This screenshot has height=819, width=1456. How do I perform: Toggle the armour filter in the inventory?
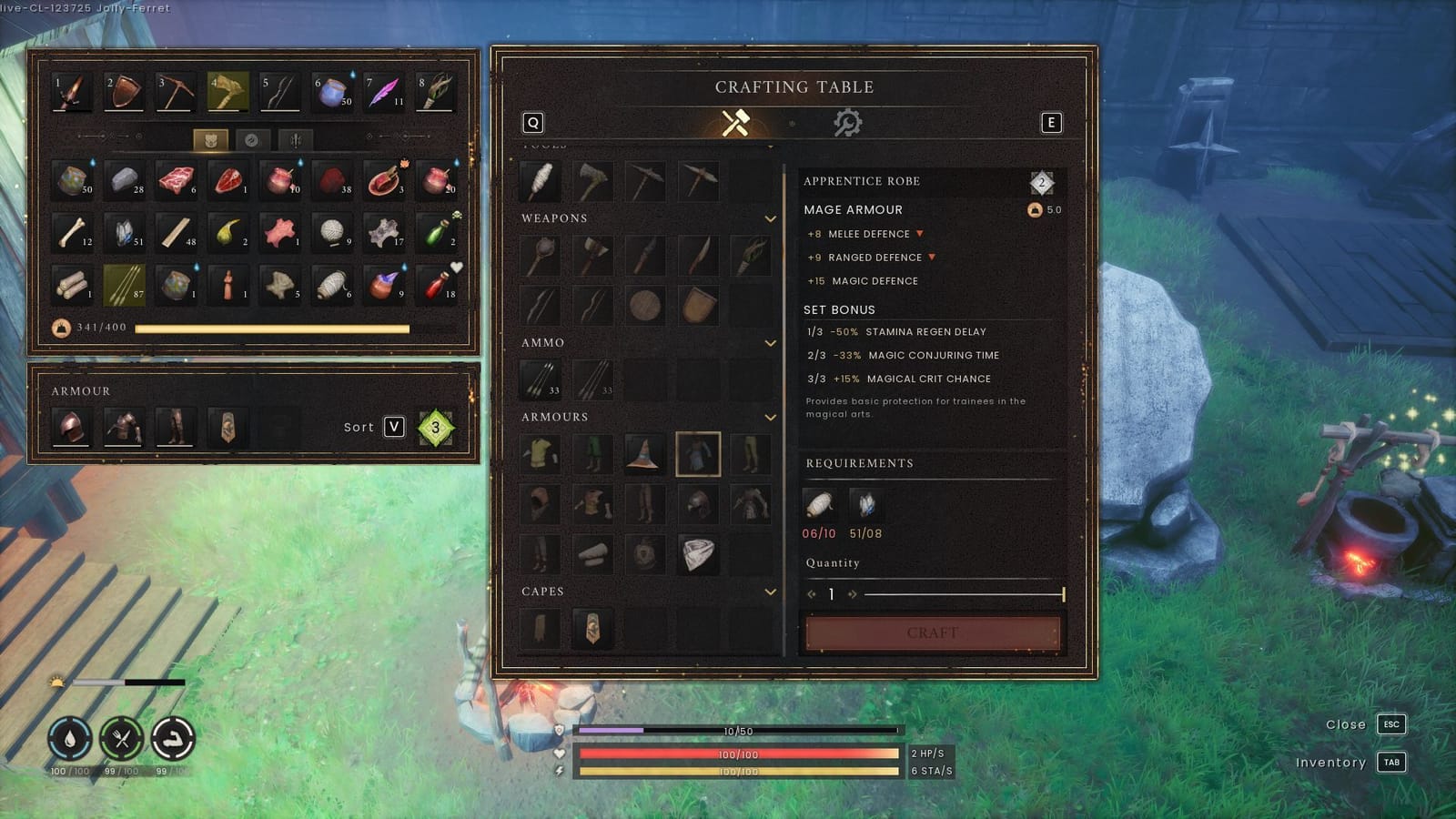click(x=211, y=140)
